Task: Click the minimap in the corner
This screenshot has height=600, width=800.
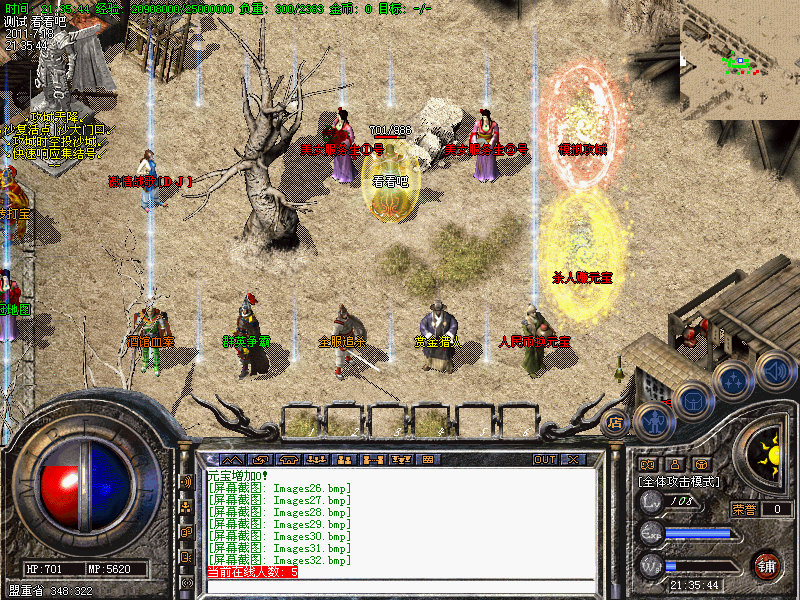Action: pos(740,60)
